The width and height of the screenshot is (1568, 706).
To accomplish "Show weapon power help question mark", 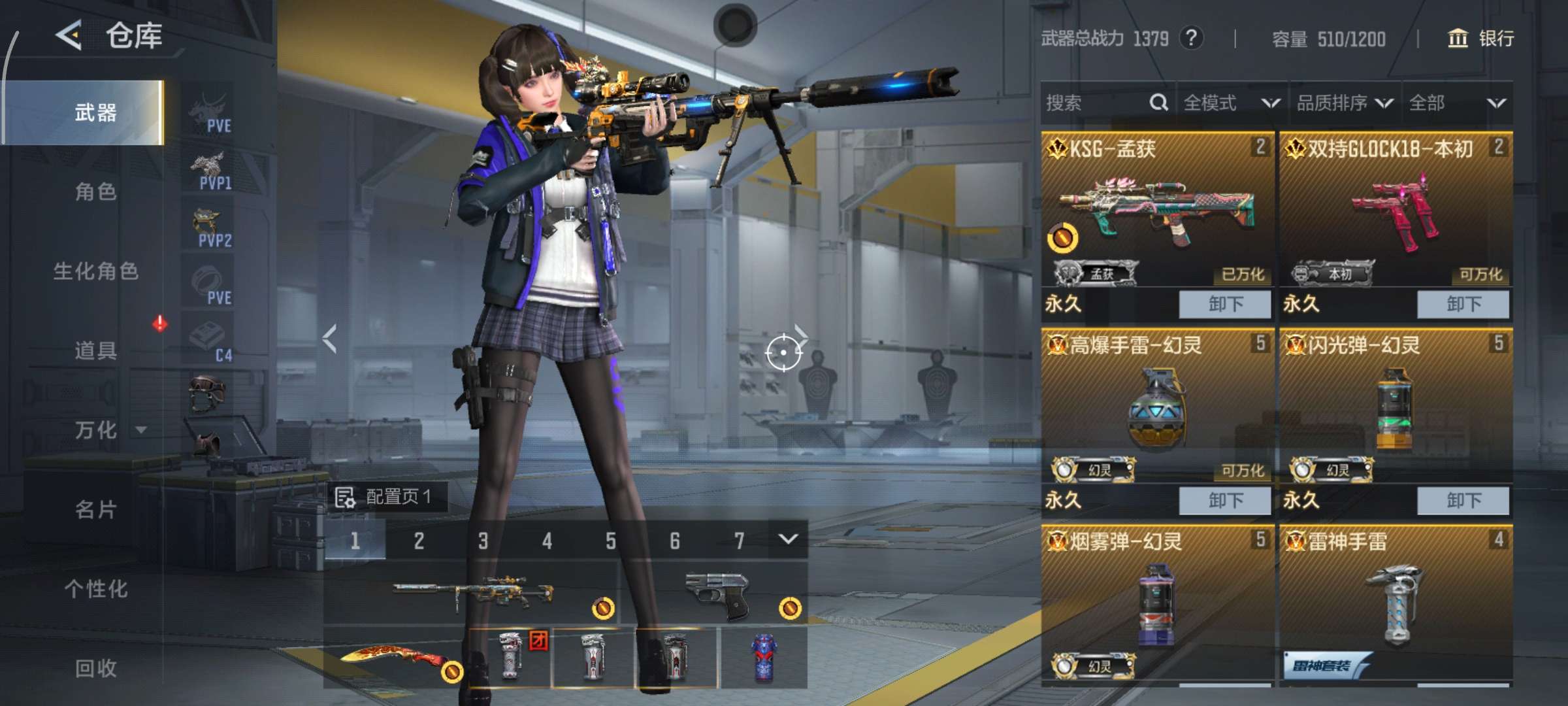I will [1191, 38].
